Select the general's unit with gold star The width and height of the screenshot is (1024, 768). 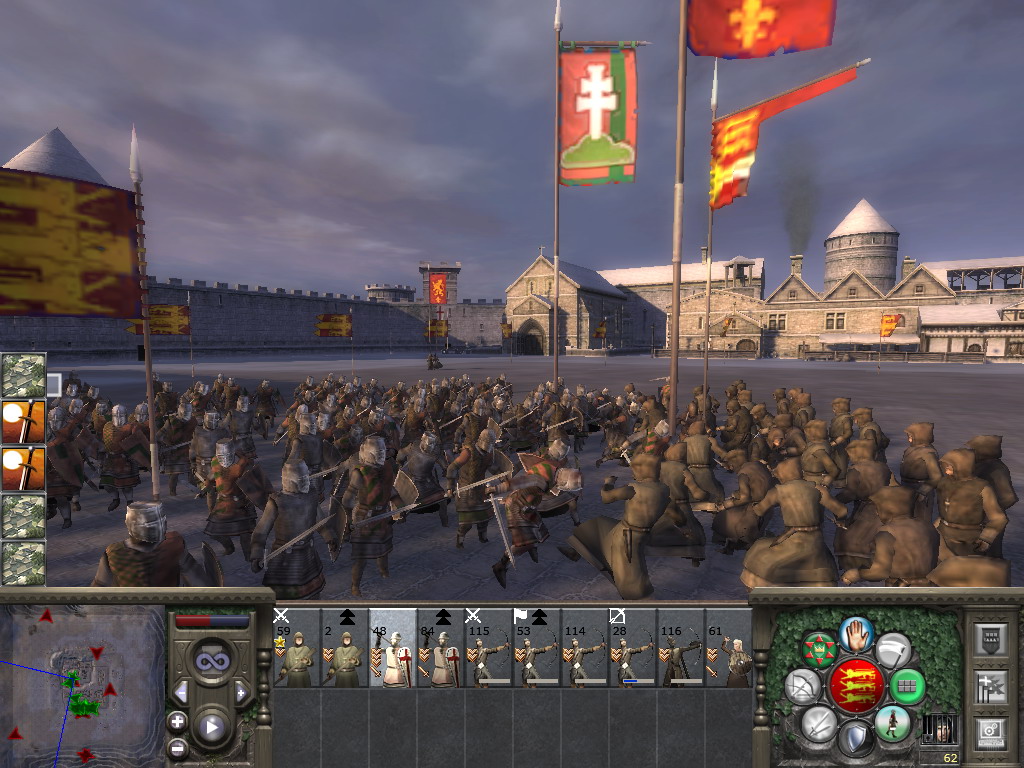click(x=296, y=648)
